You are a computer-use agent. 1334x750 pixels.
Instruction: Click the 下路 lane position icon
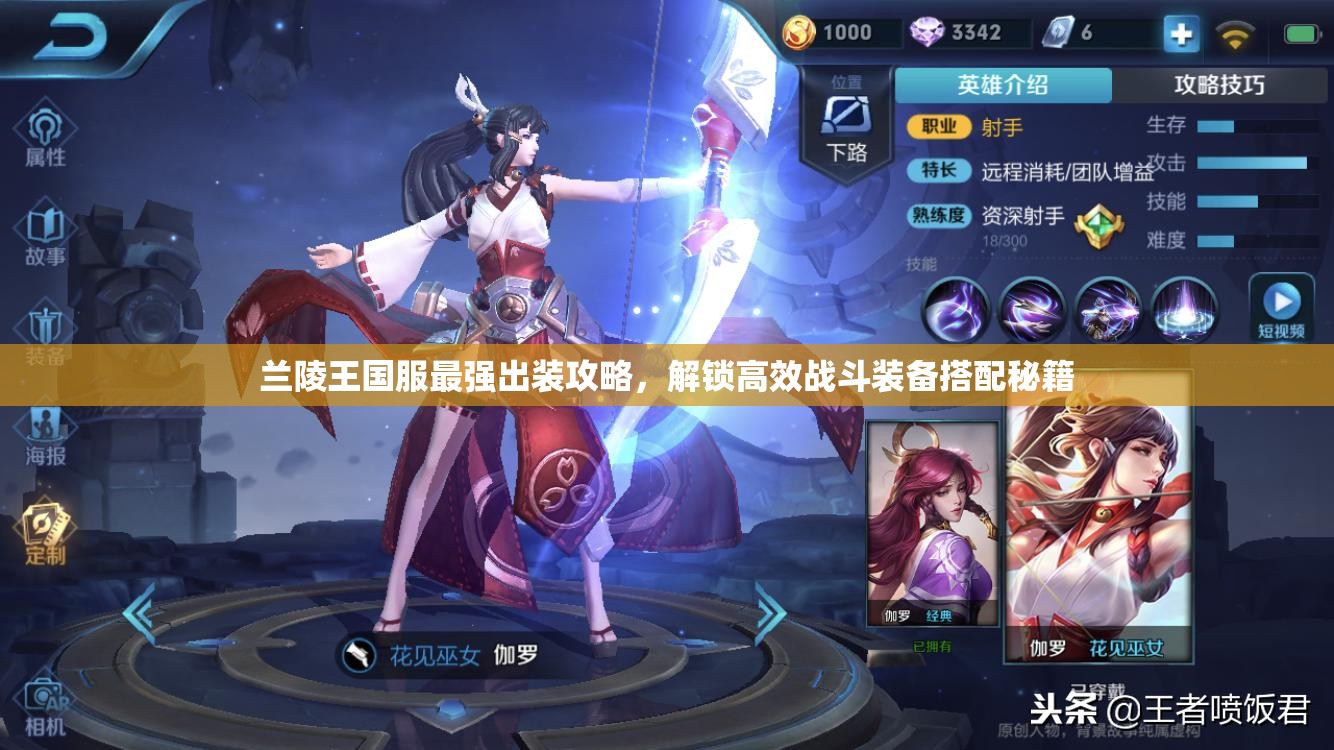click(846, 117)
